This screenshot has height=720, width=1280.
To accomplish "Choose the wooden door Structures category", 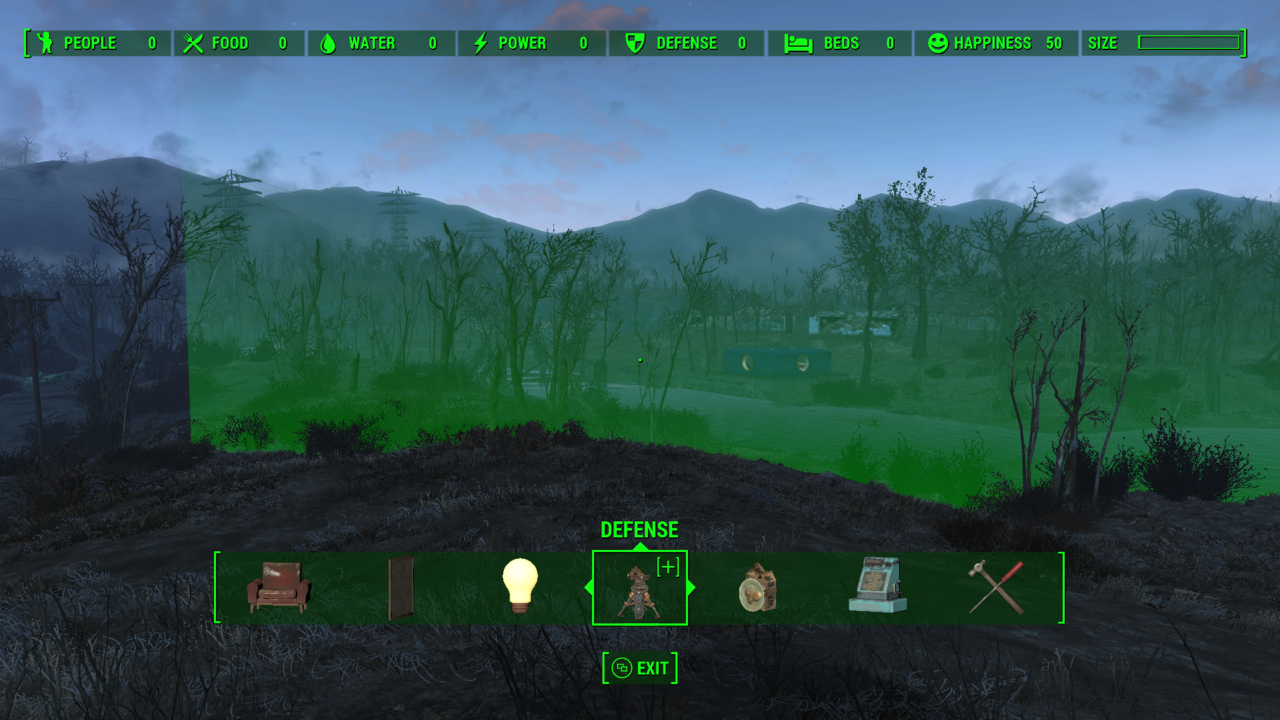I will [400, 588].
